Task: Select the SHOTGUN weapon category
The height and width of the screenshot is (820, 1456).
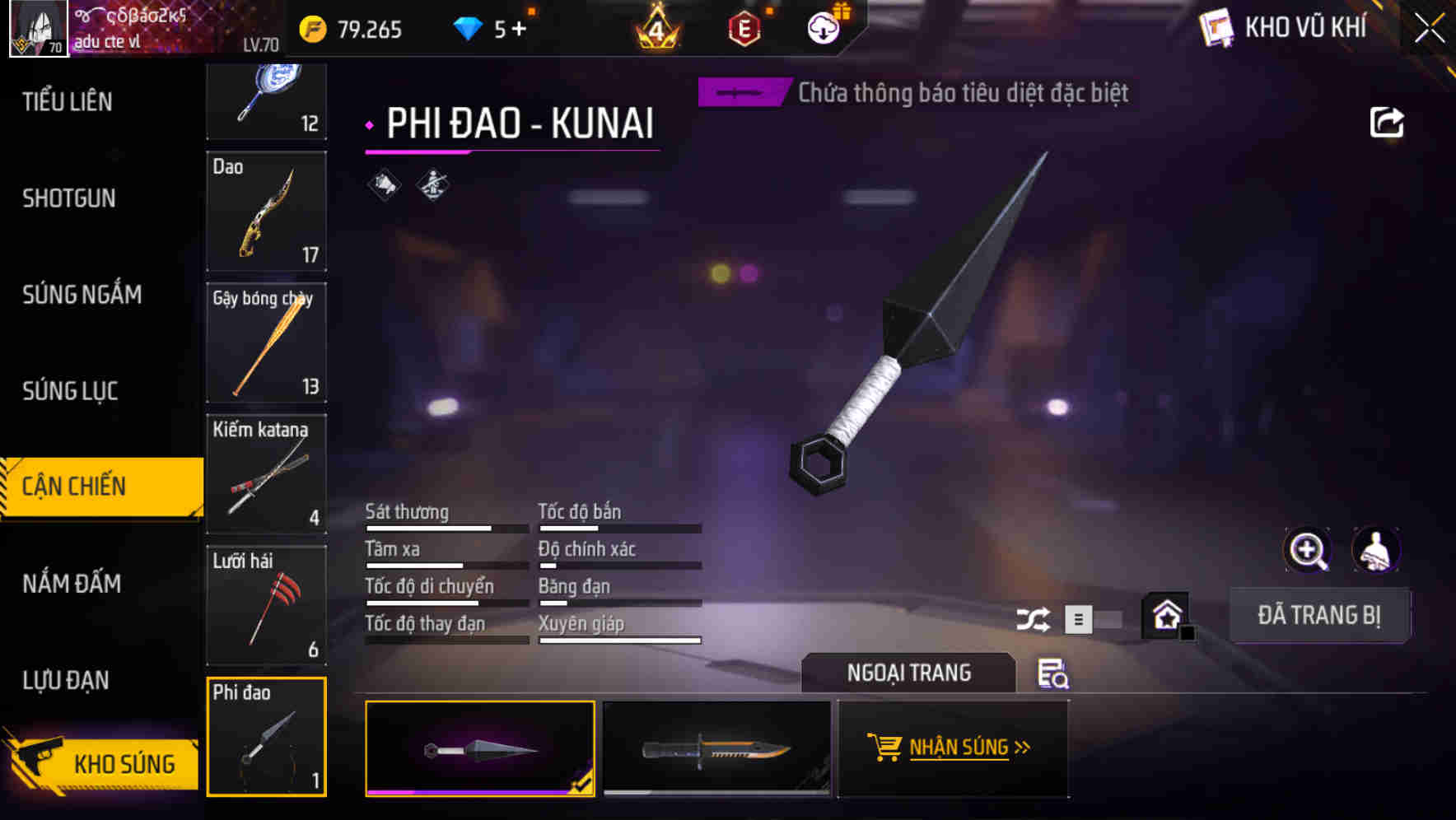Action: [69, 198]
